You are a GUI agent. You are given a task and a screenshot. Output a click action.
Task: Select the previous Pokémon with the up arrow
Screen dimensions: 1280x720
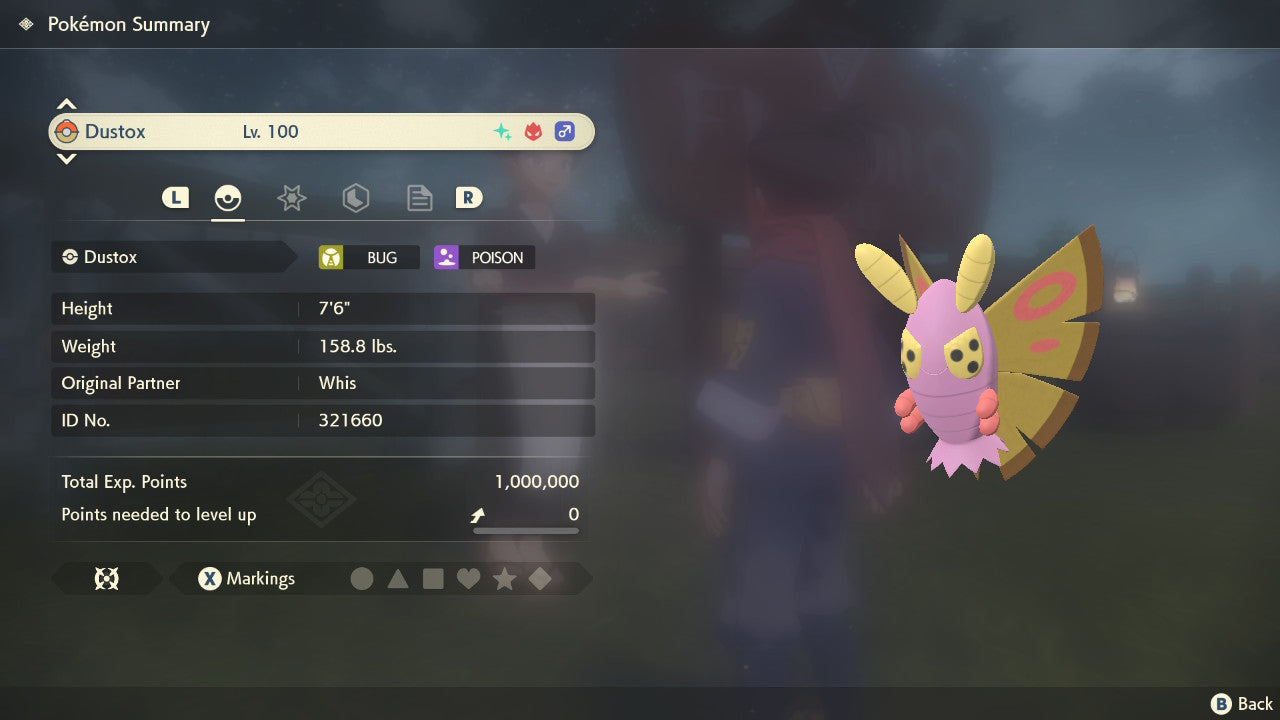click(66, 104)
